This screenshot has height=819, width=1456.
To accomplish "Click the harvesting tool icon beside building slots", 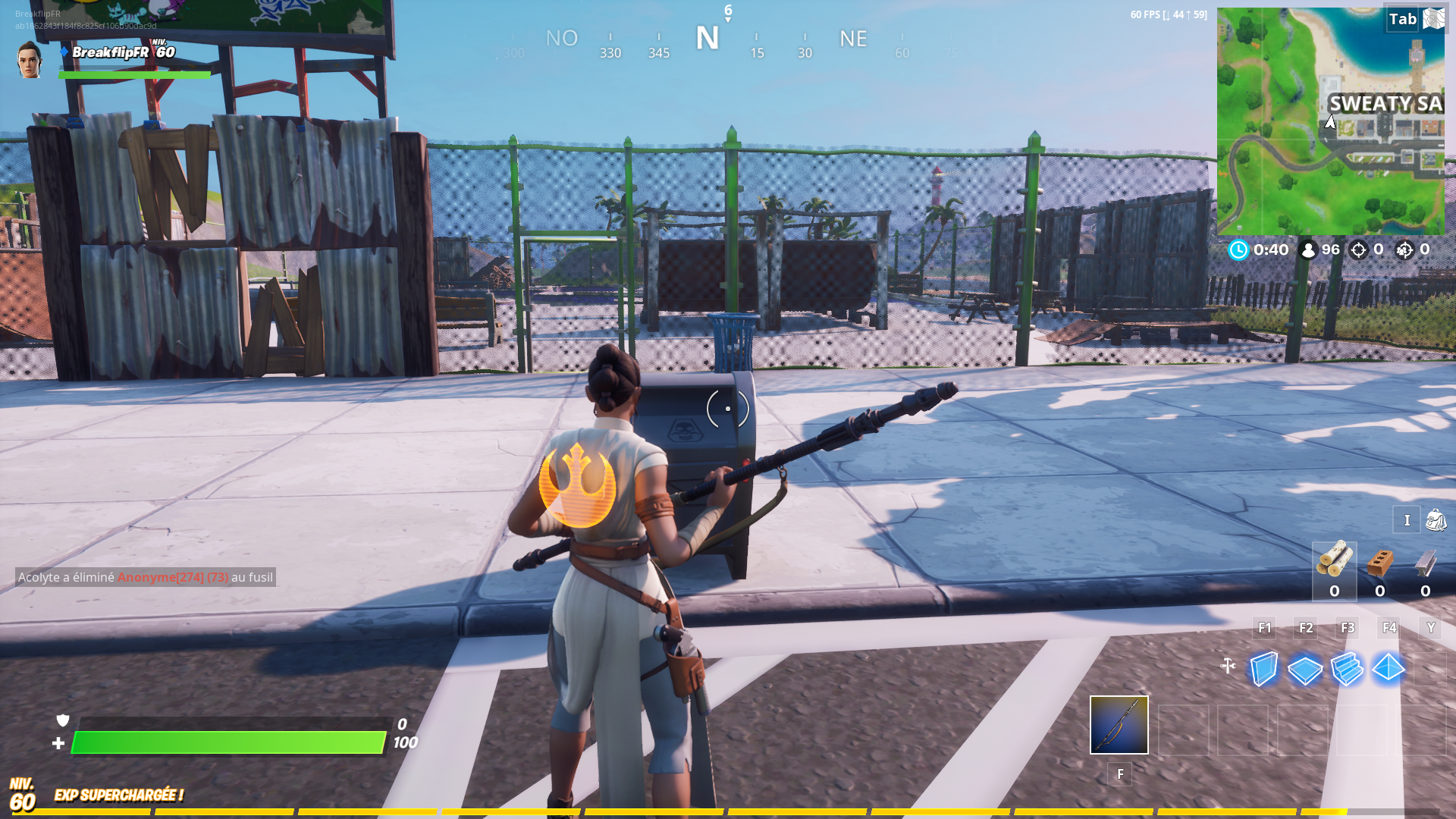I will click(1226, 666).
